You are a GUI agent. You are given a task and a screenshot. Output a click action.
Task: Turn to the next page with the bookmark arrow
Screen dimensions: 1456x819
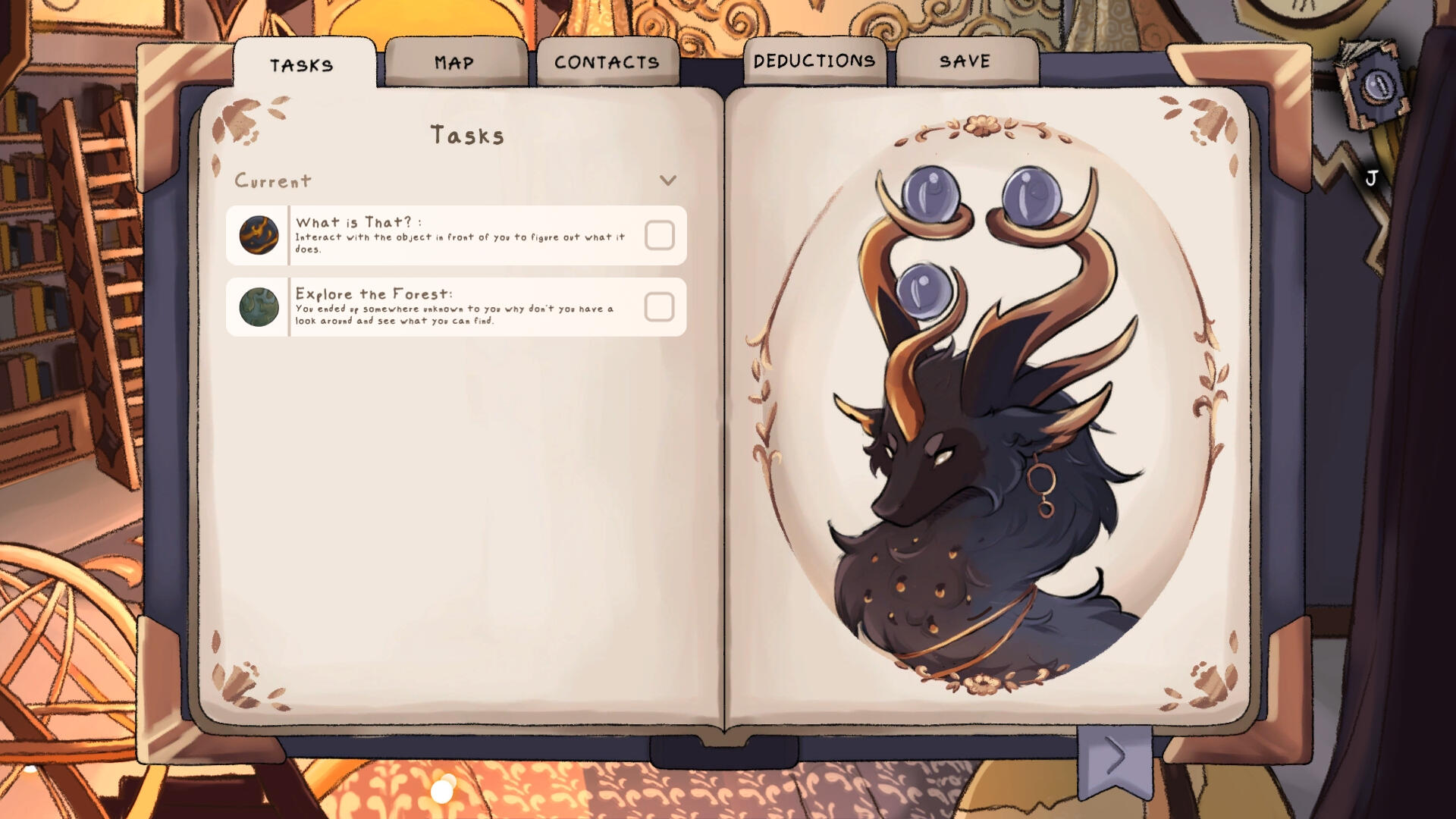point(1114,757)
